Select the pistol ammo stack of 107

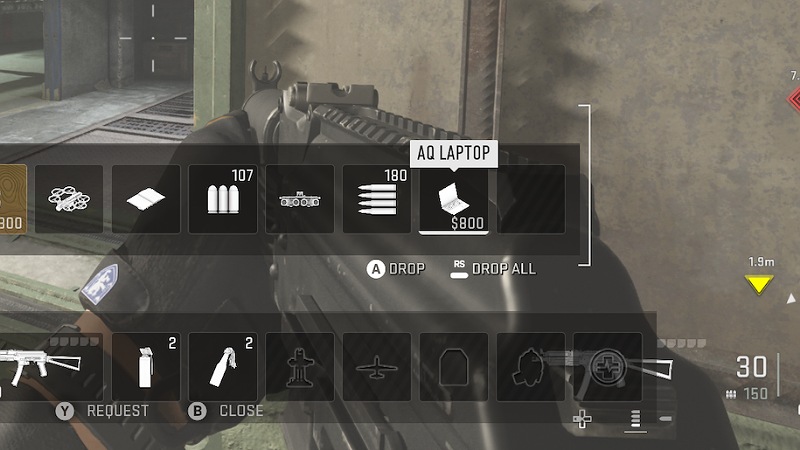point(223,199)
